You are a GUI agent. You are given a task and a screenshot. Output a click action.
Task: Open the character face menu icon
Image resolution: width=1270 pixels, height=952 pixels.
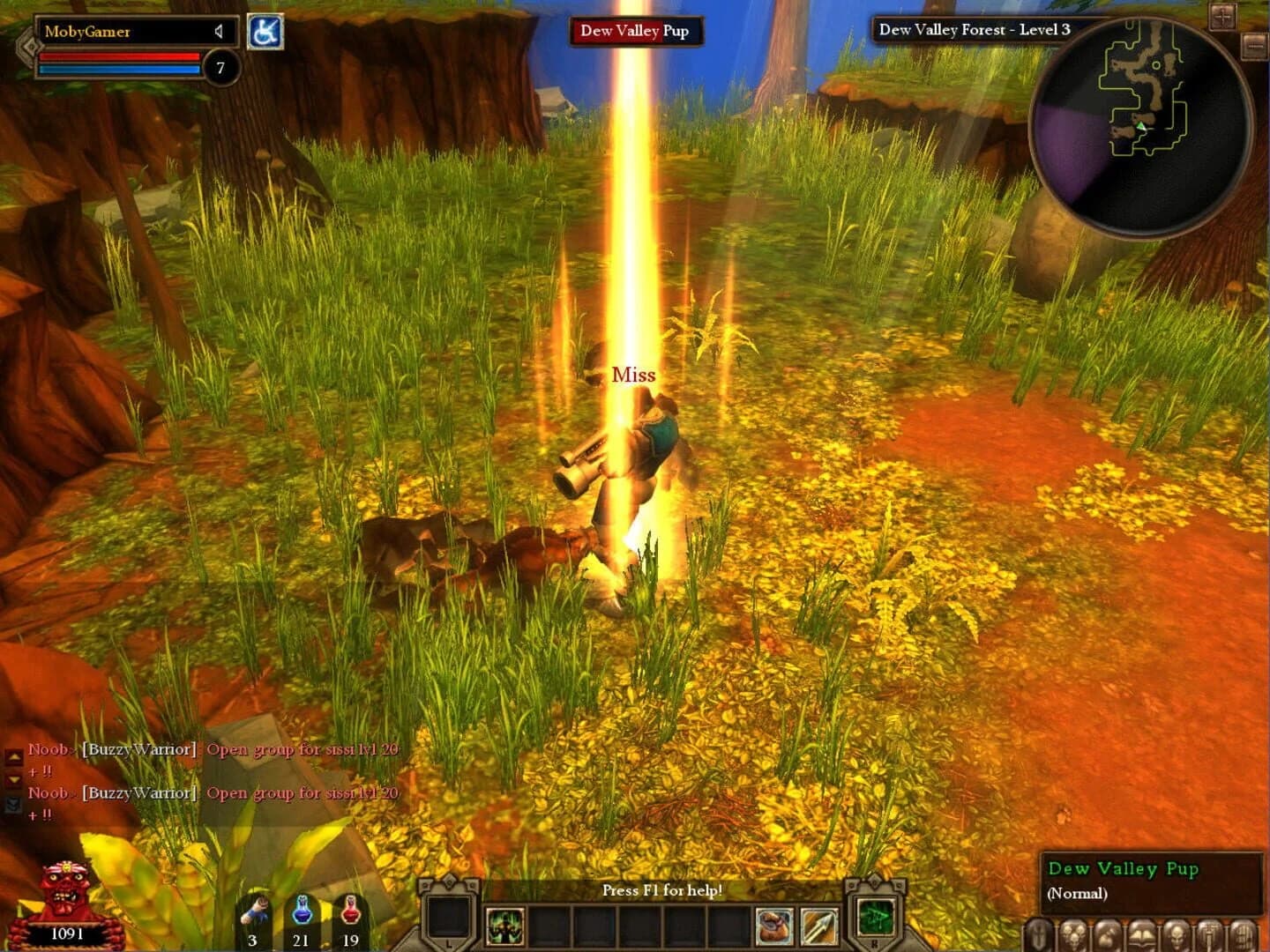click(1177, 936)
